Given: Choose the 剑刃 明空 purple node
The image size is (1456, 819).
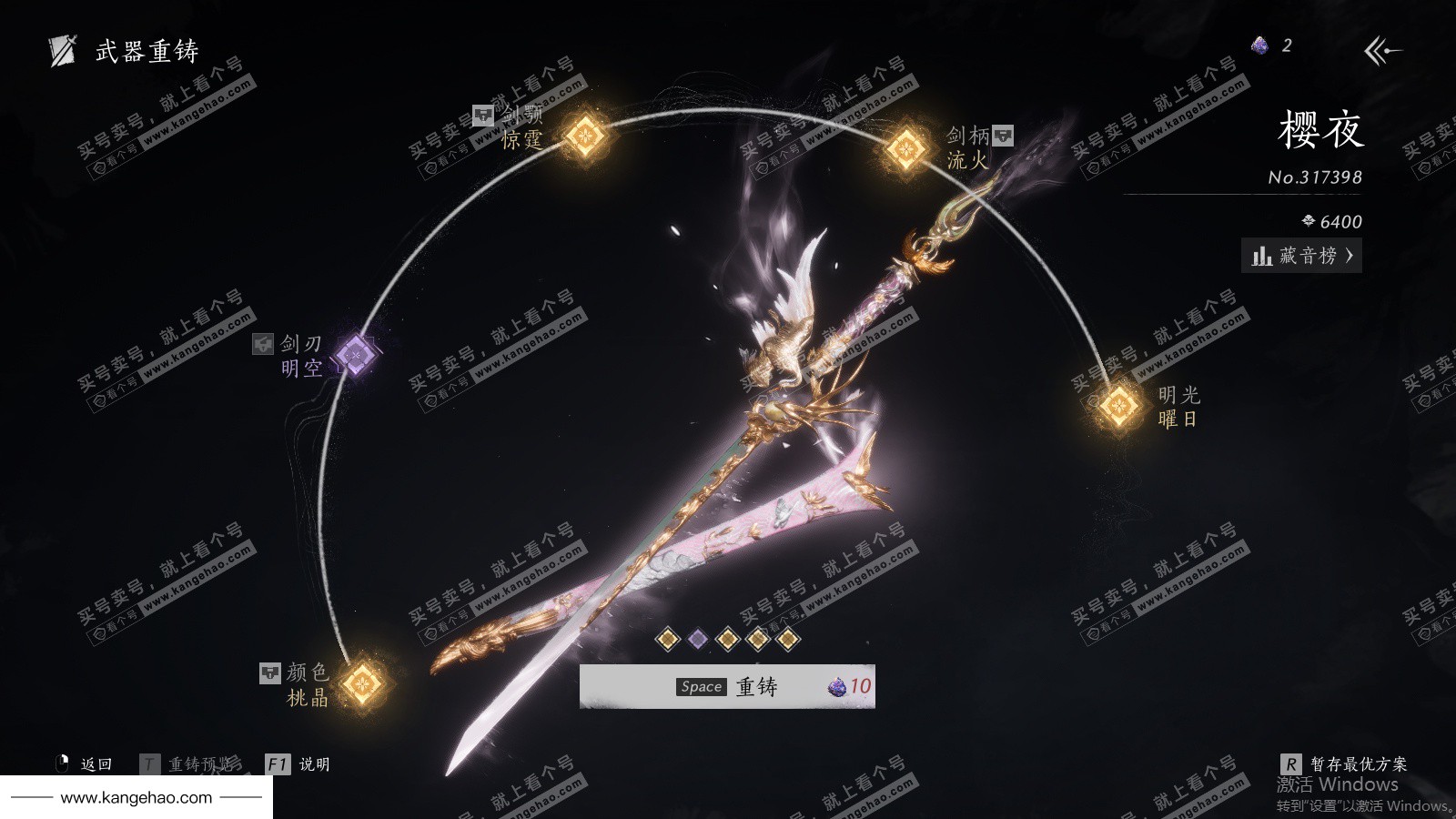Looking at the screenshot, I should 355,354.
